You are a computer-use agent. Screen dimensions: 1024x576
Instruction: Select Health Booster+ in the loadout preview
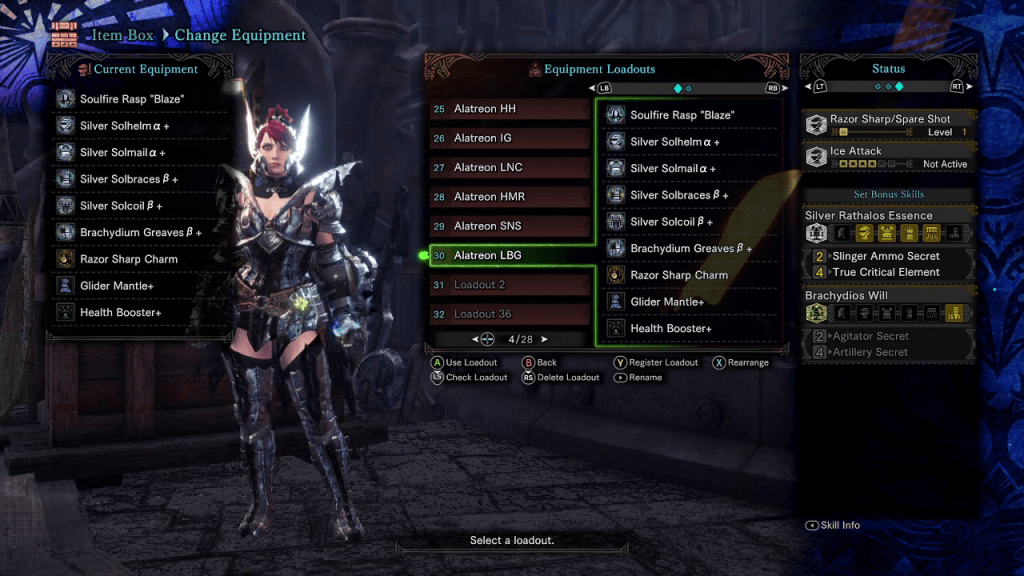690,328
